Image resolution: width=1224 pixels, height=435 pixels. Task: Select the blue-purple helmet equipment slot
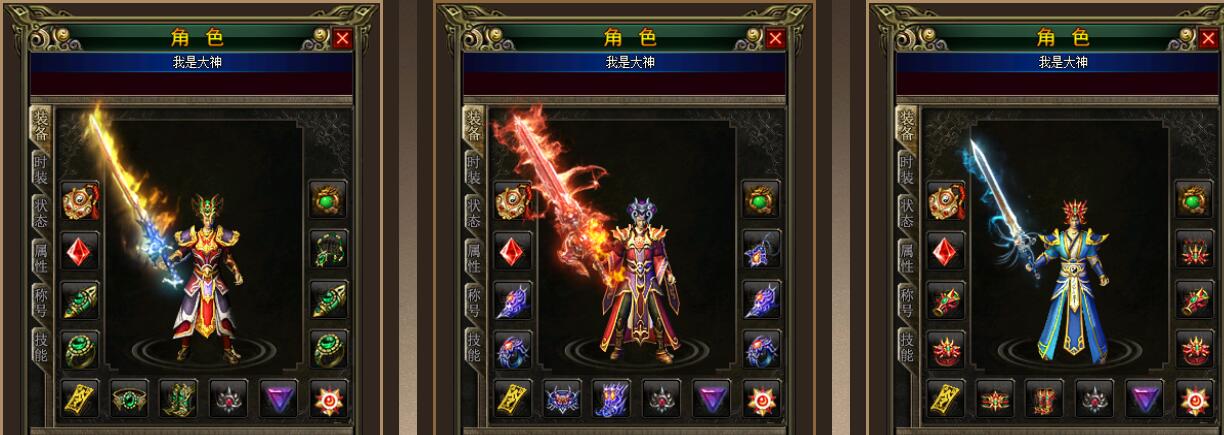pos(761,249)
